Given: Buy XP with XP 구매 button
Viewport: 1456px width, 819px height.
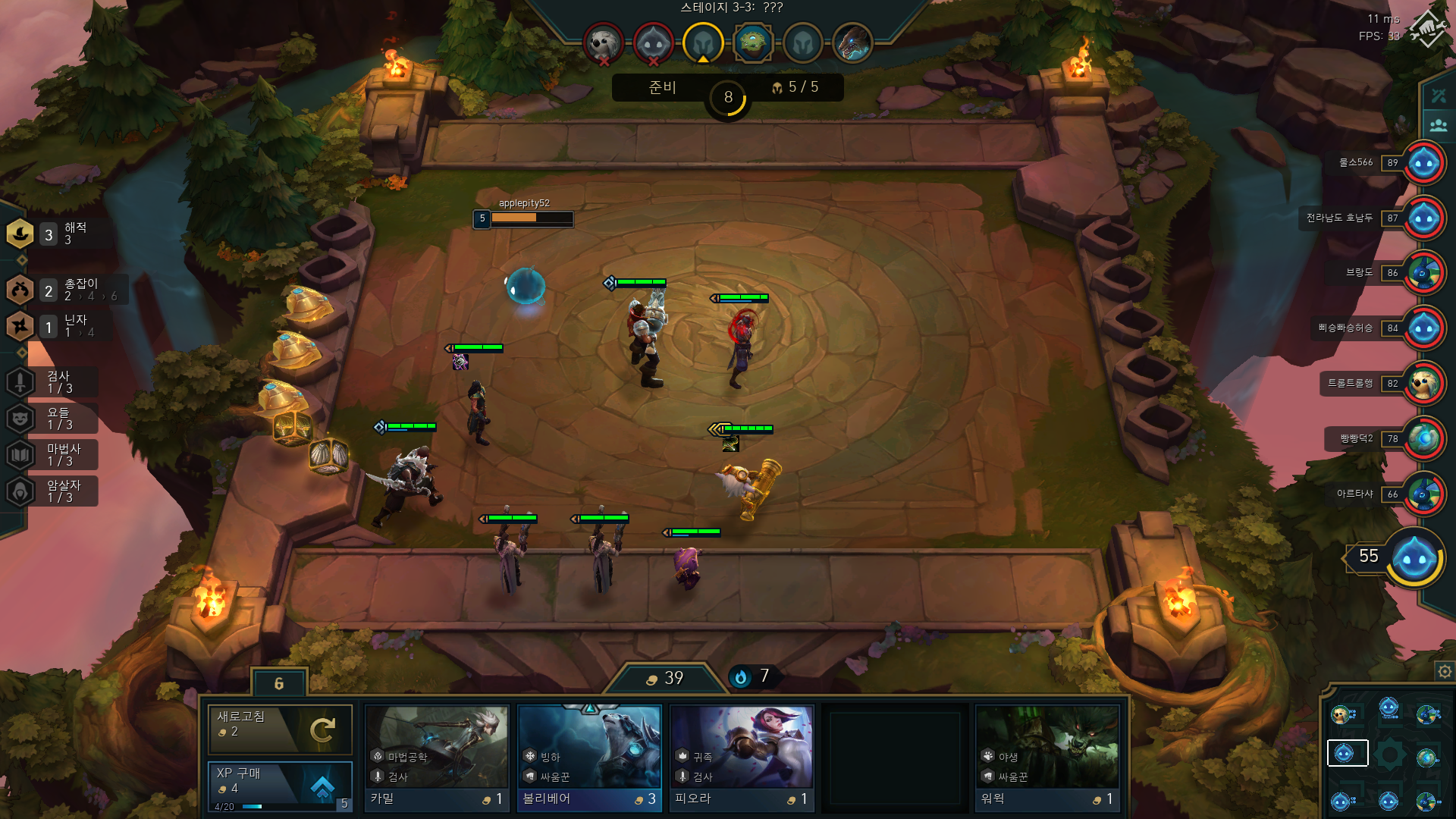Looking at the screenshot, I should (x=280, y=785).
